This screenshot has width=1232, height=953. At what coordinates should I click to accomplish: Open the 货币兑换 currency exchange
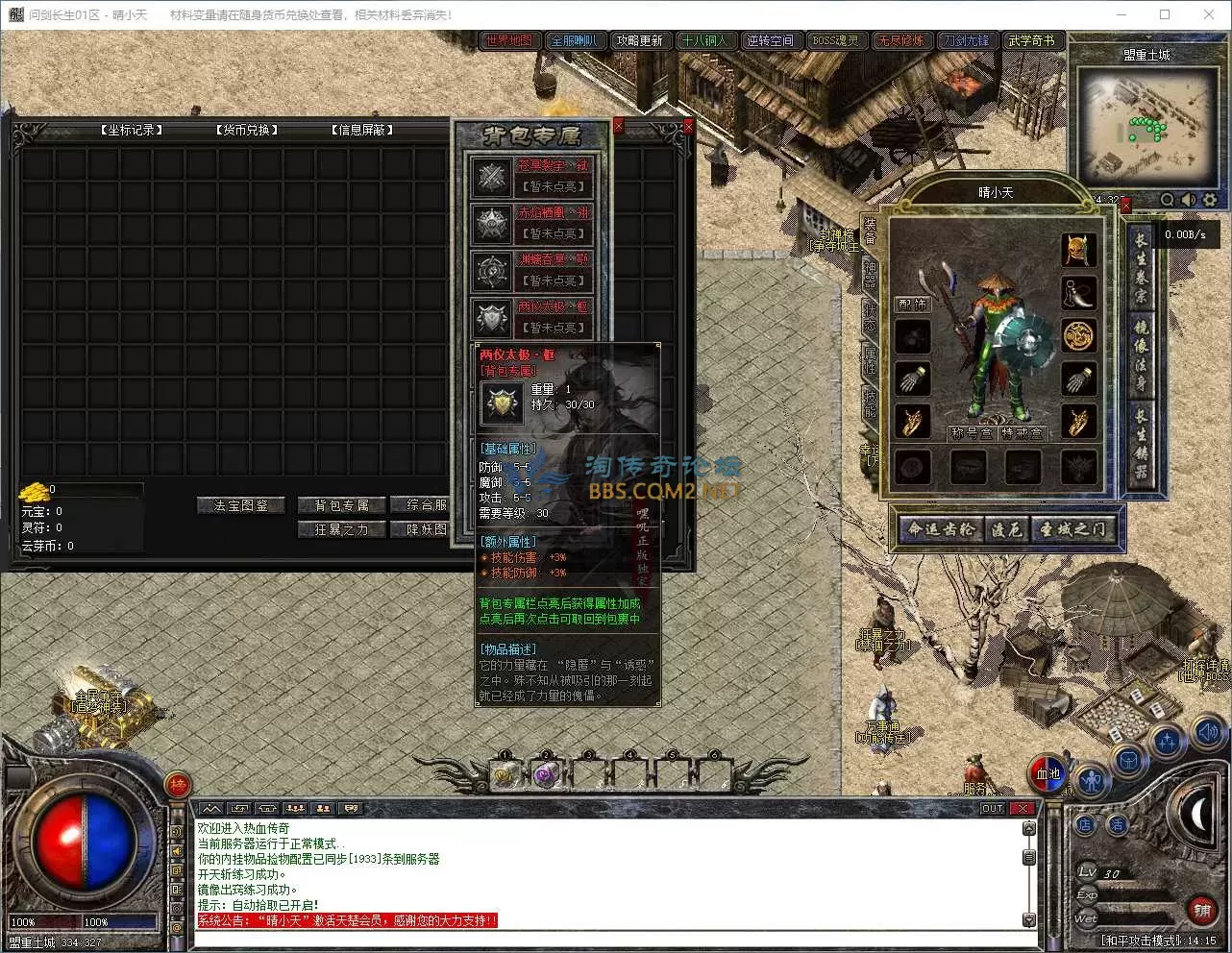coord(247,130)
